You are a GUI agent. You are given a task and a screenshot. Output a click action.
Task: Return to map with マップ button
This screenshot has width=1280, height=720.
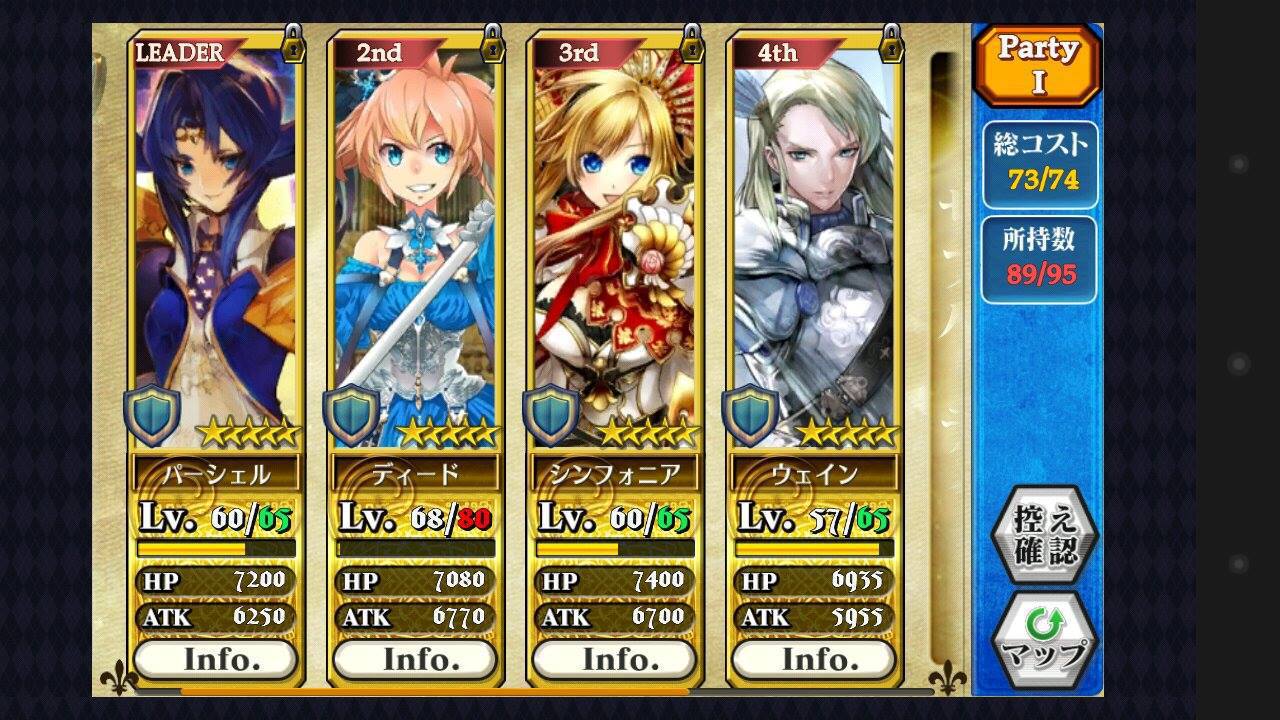pyautogui.click(x=1044, y=640)
